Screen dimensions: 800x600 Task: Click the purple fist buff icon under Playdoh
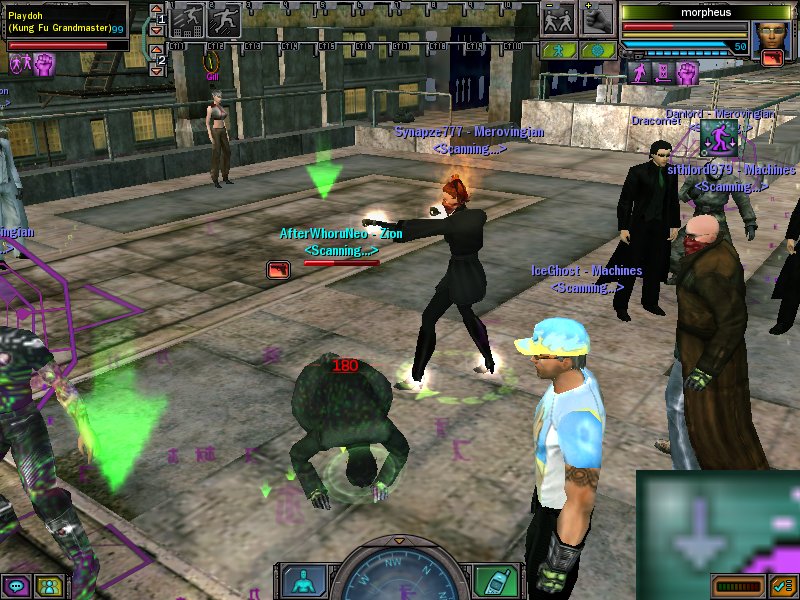pyautogui.click(x=44, y=64)
